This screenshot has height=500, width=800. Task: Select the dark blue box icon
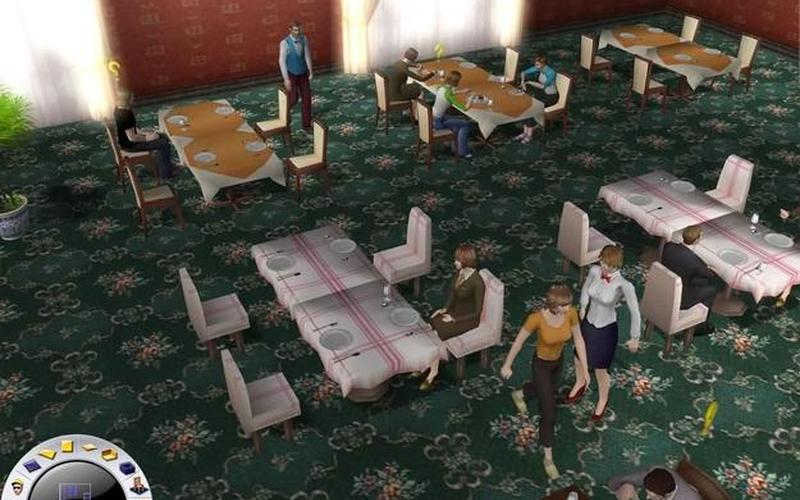128,468
